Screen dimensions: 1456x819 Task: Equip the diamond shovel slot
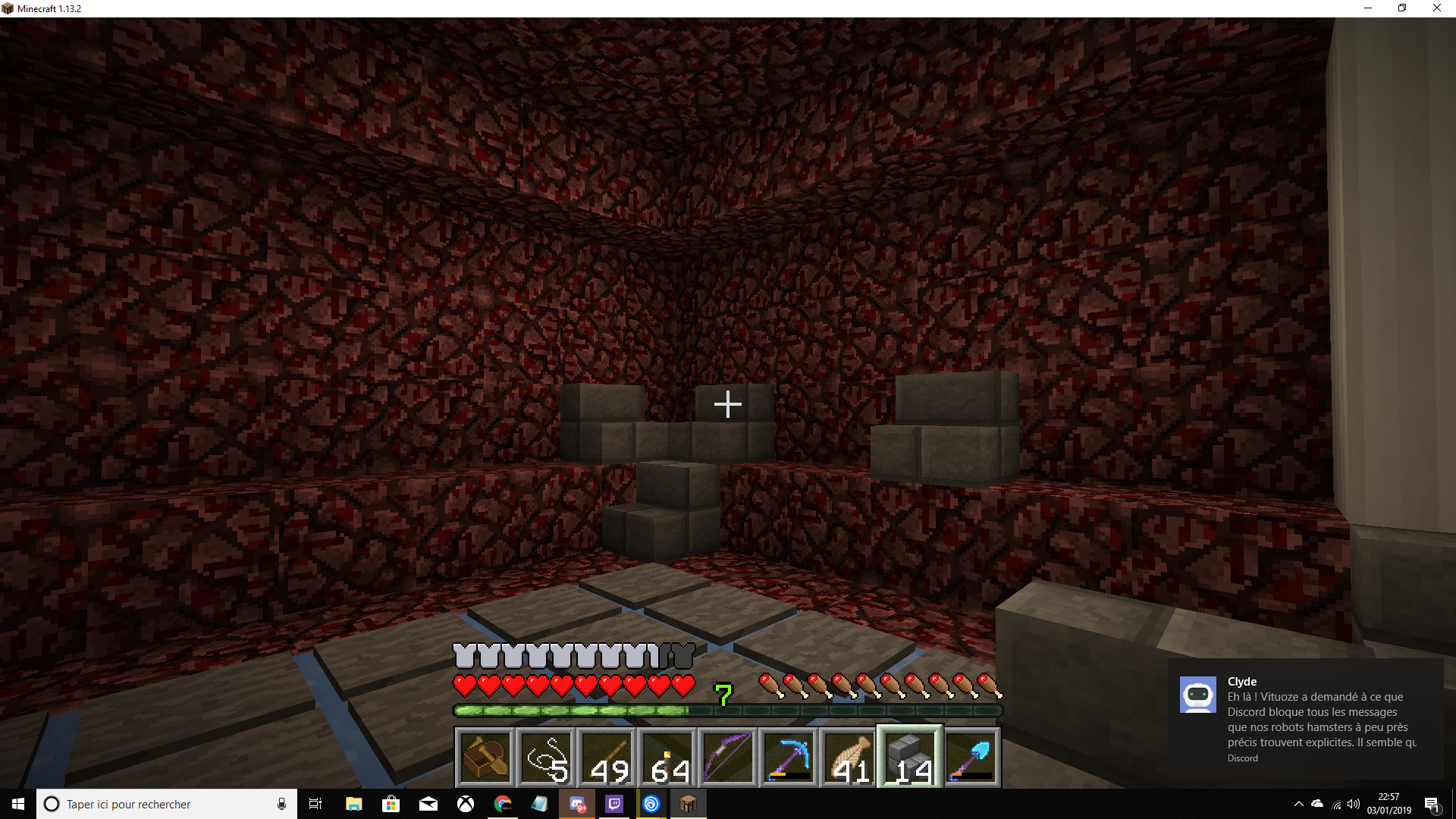(x=971, y=758)
